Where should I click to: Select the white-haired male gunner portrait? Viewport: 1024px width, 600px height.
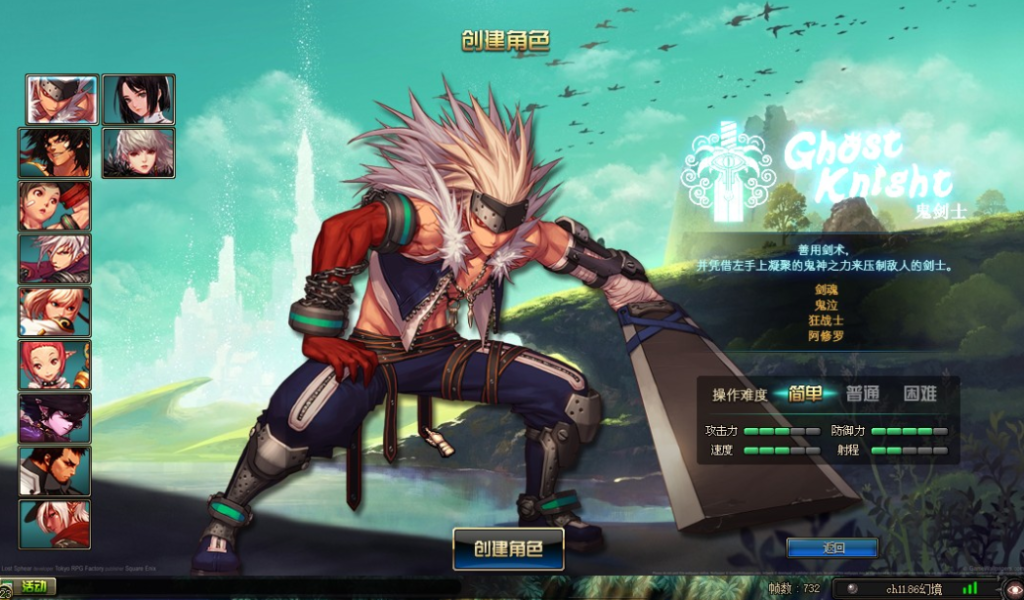(x=55, y=259)
